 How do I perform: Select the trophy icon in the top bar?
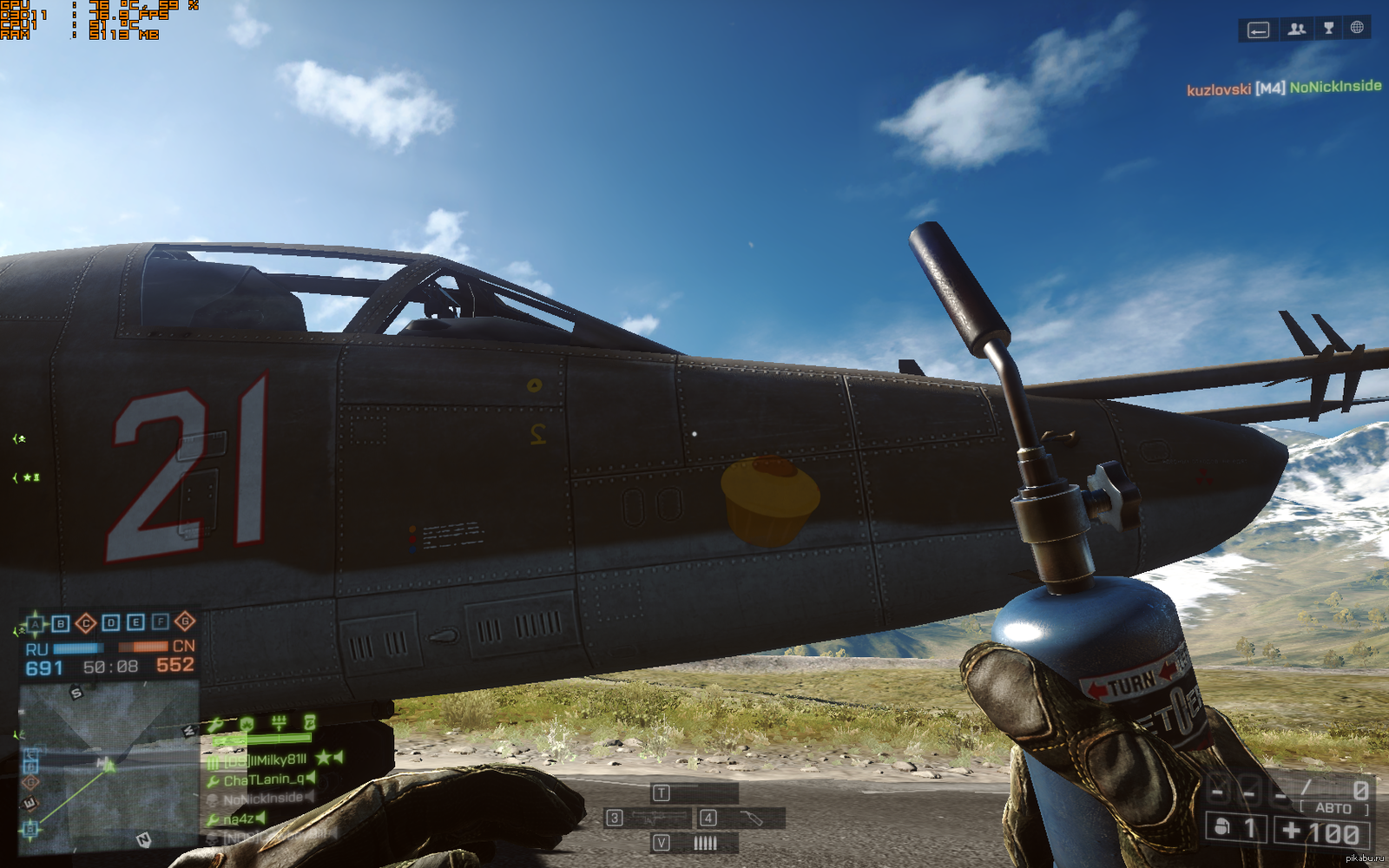pos(1328,29)
